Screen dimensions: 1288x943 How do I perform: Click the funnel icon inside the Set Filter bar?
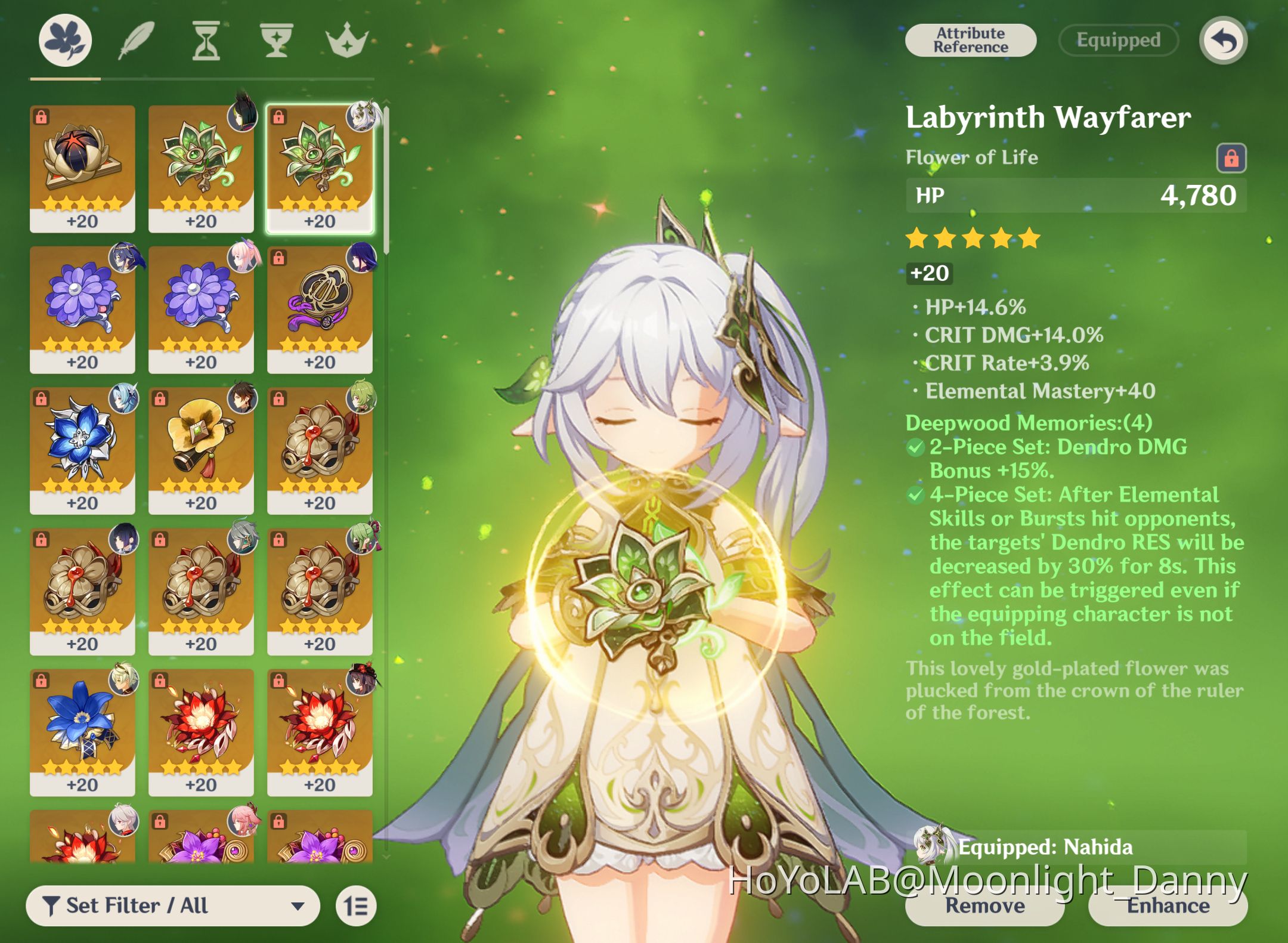pos(52,905)
